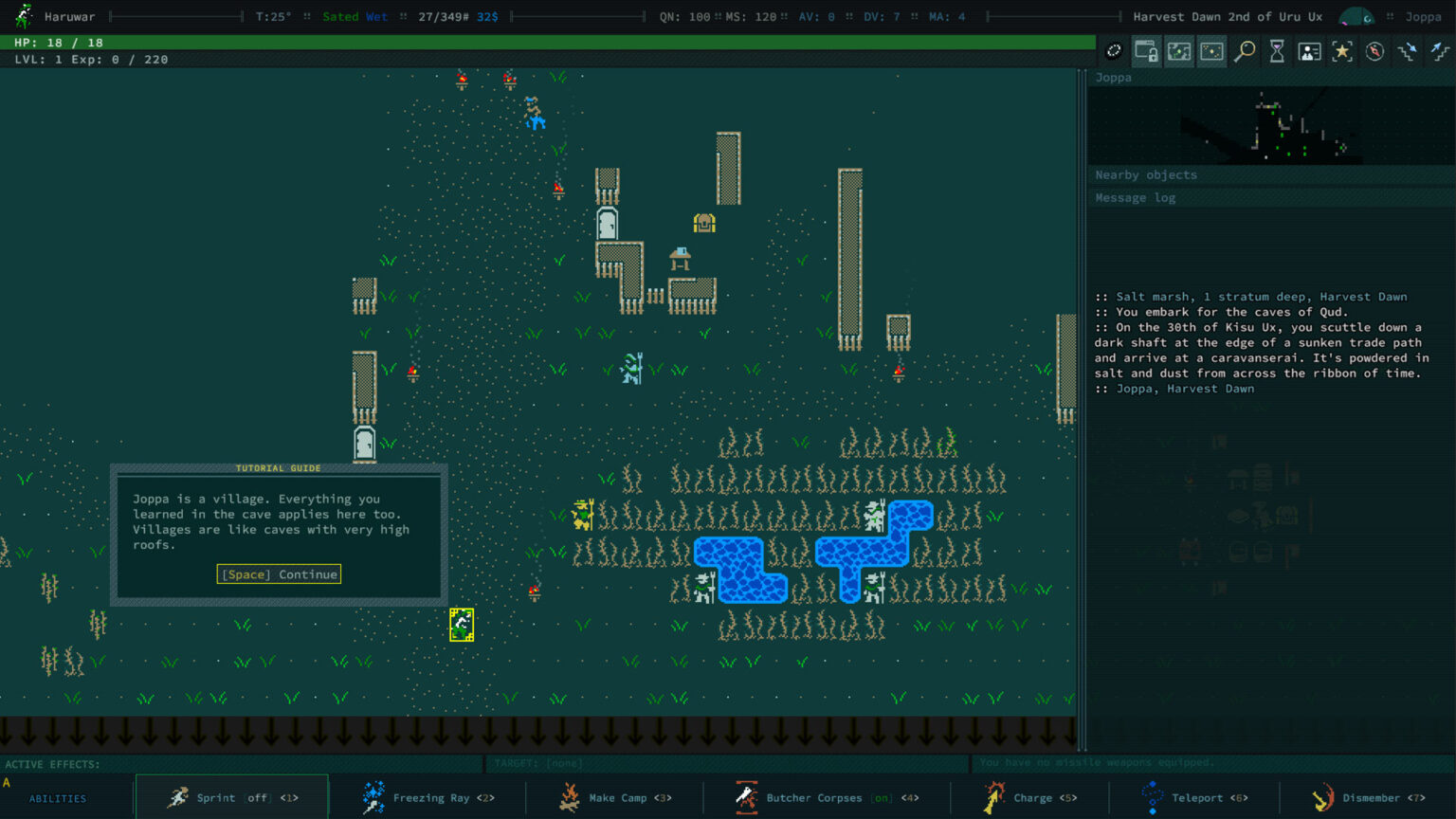Screen dimensions: 1456x819
Task: Expand the Nearby objects panel
Action: pyautogui.click(x=1146, y=175)
